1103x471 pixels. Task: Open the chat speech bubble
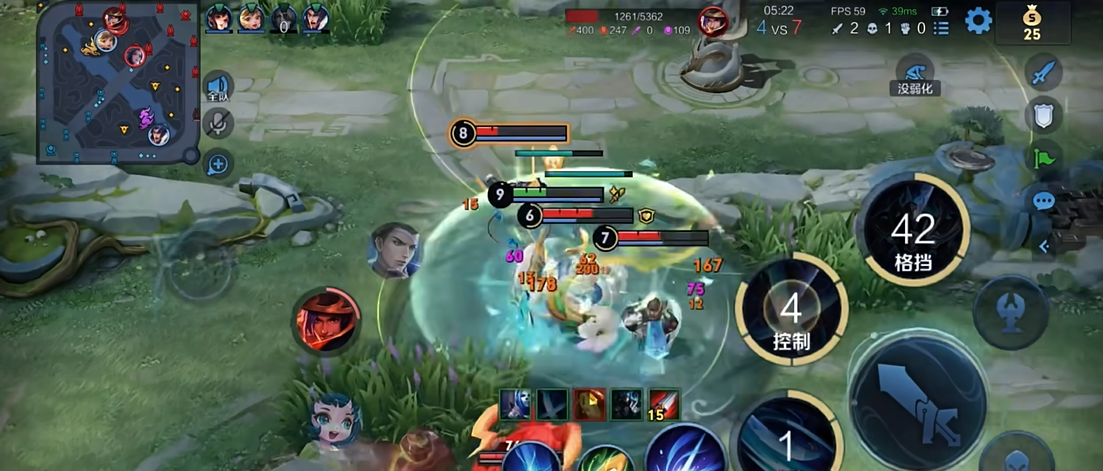click(x=1044, y=201)
